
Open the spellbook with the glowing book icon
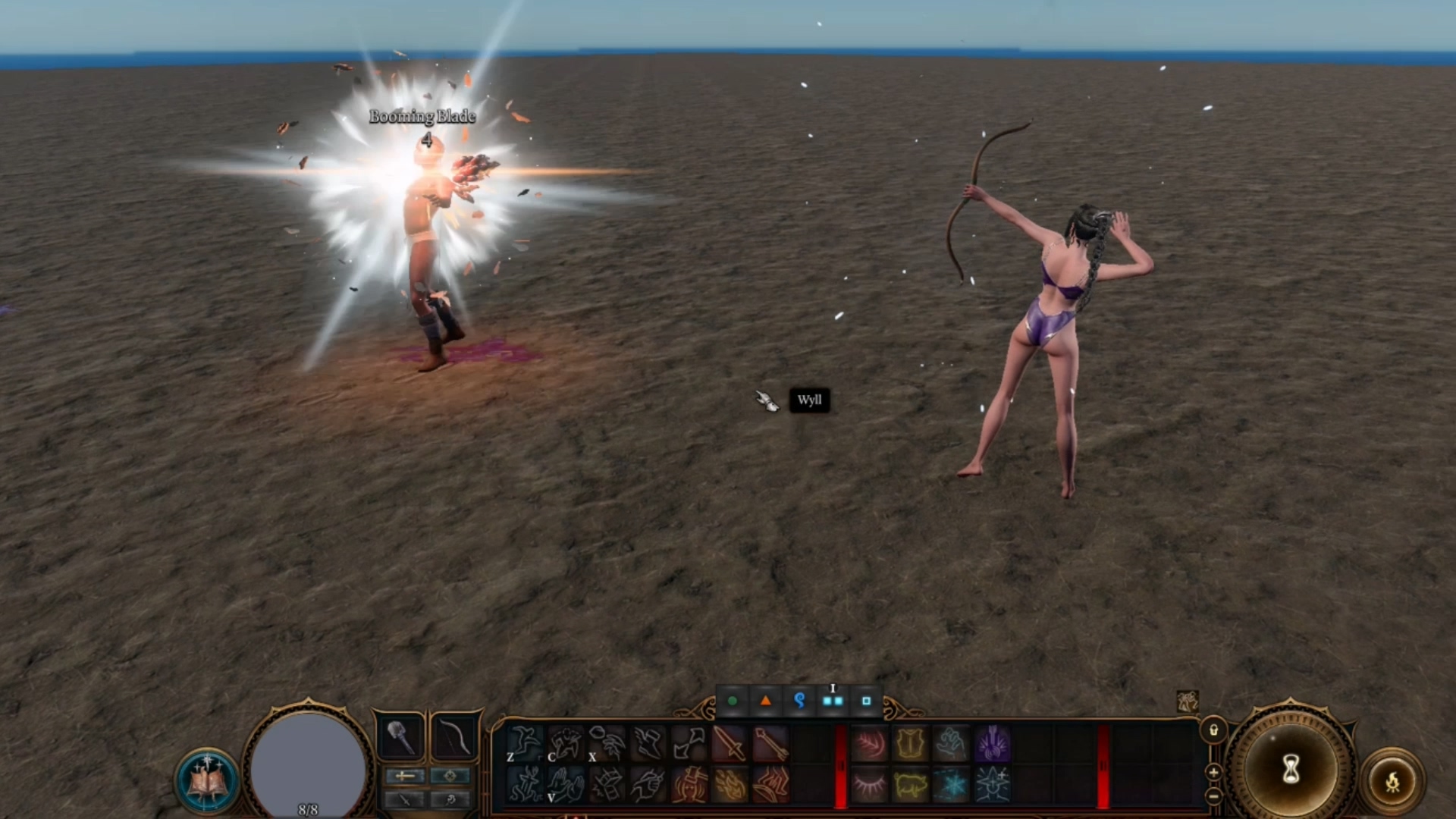(206, 781)
